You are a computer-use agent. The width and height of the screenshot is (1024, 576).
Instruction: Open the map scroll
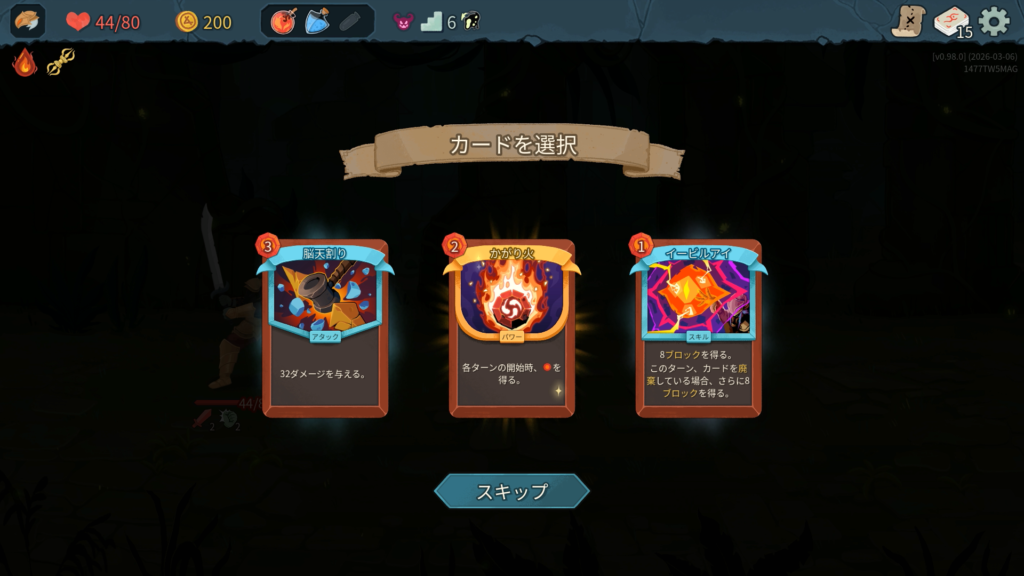(908, 21)
